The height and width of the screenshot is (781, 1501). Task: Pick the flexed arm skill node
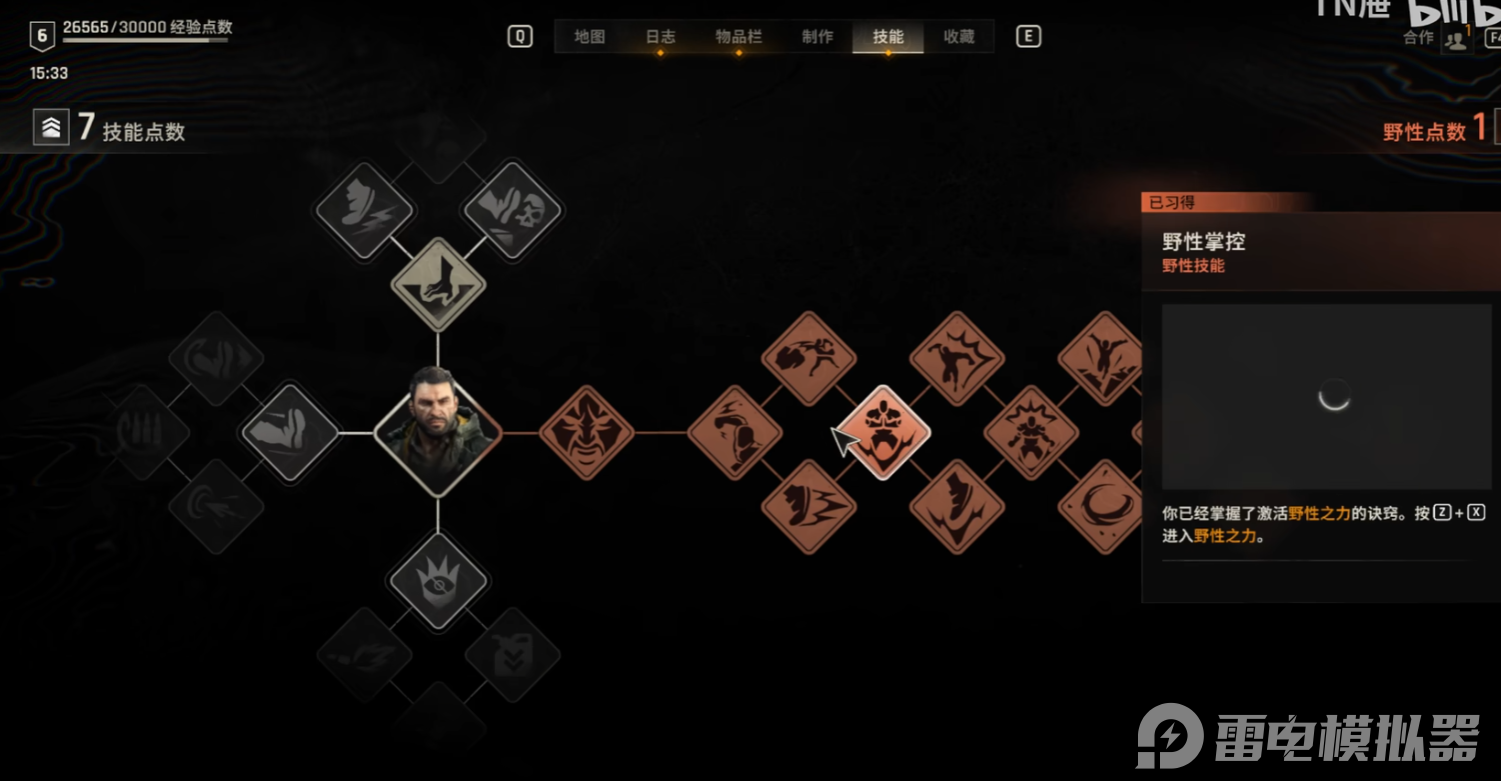[290, 433]
